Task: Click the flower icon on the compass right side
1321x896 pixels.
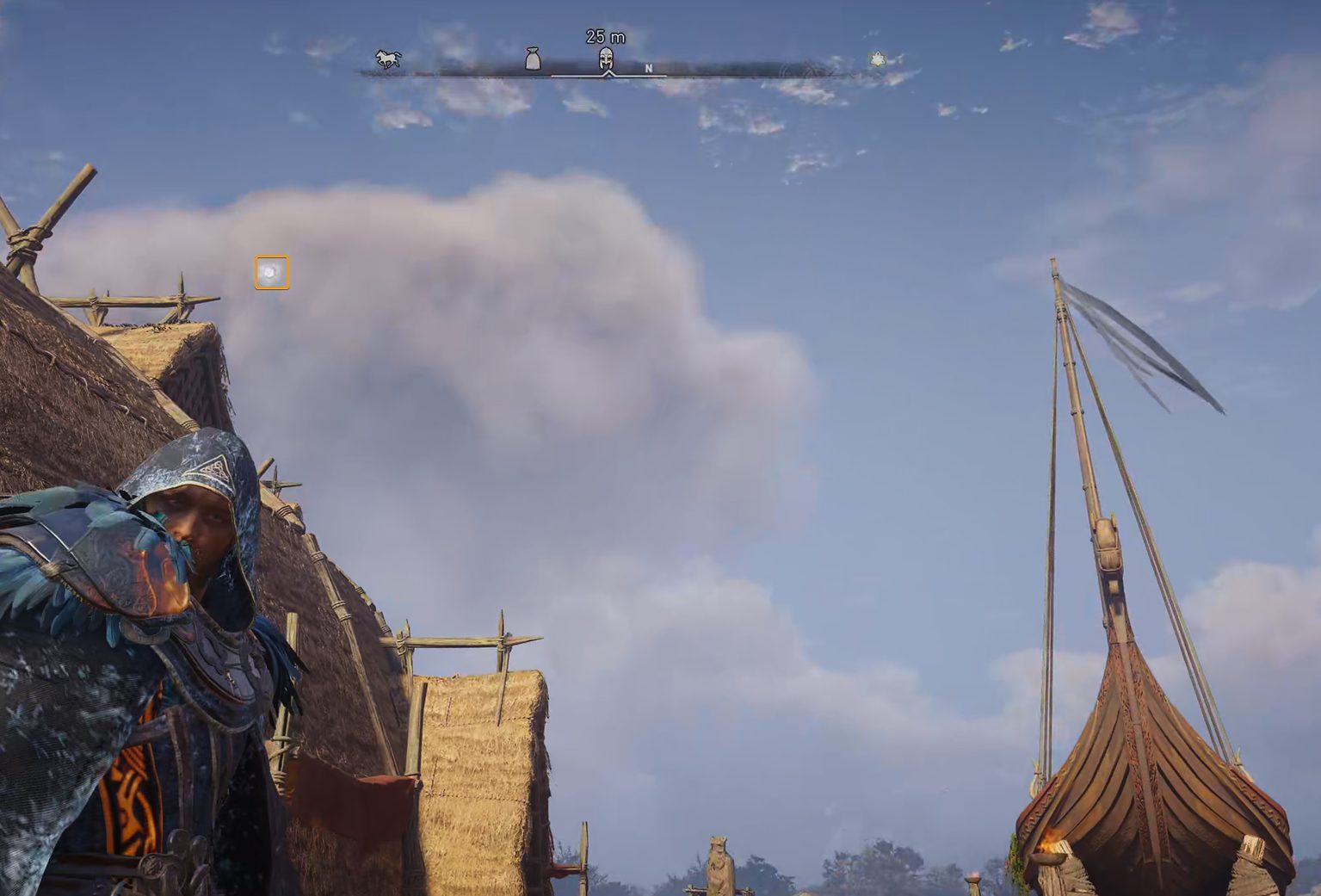Action: tap(877, 57)
